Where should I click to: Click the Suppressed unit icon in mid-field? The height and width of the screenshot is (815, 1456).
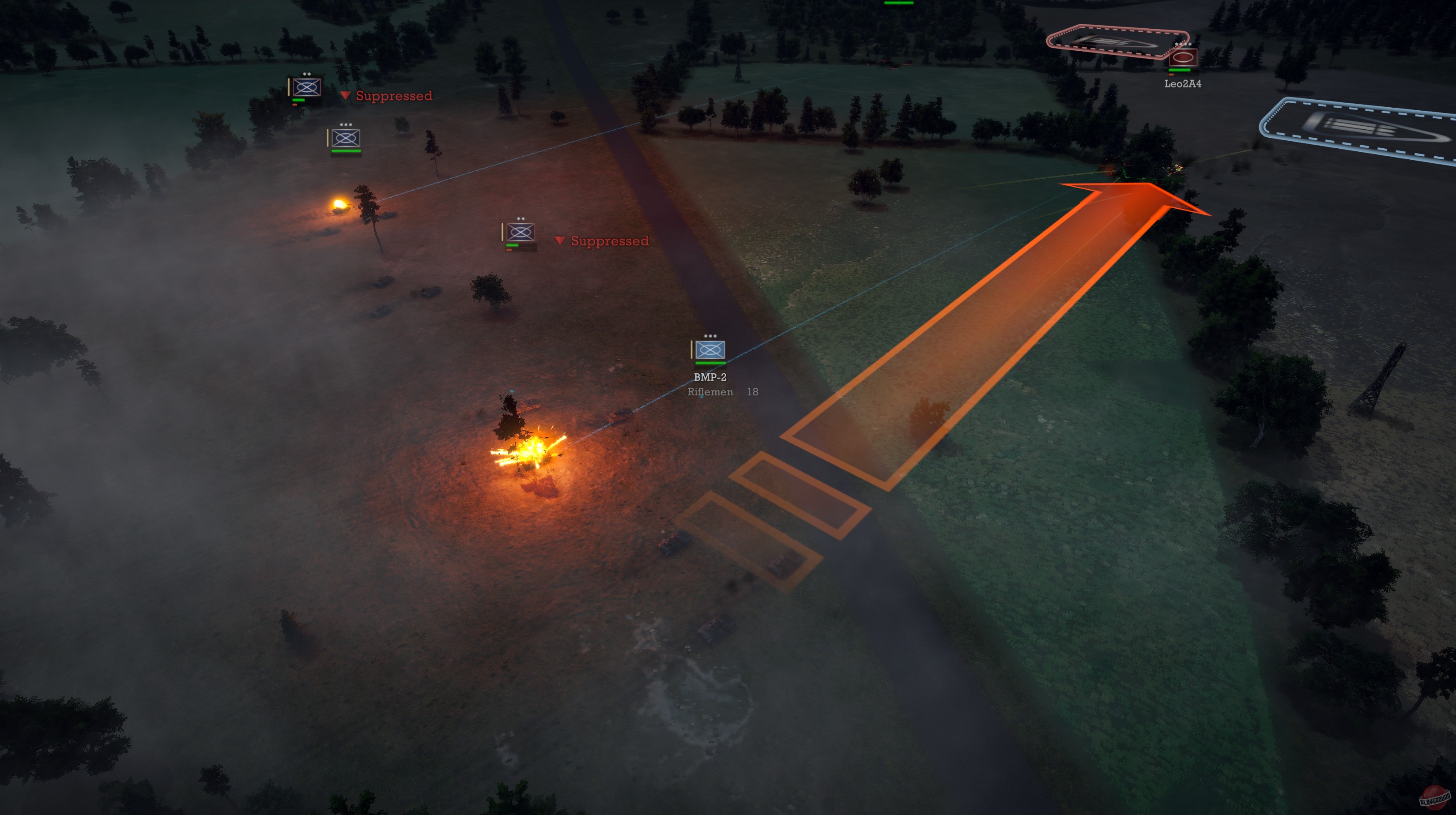coord(520,232)
